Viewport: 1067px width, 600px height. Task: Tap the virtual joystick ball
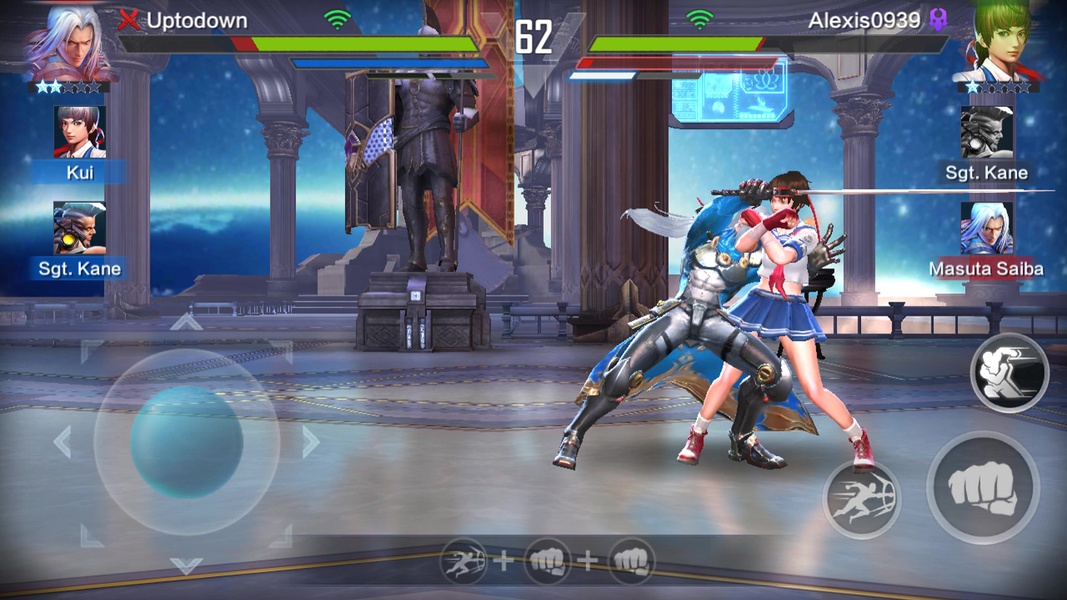pos(187,441)
